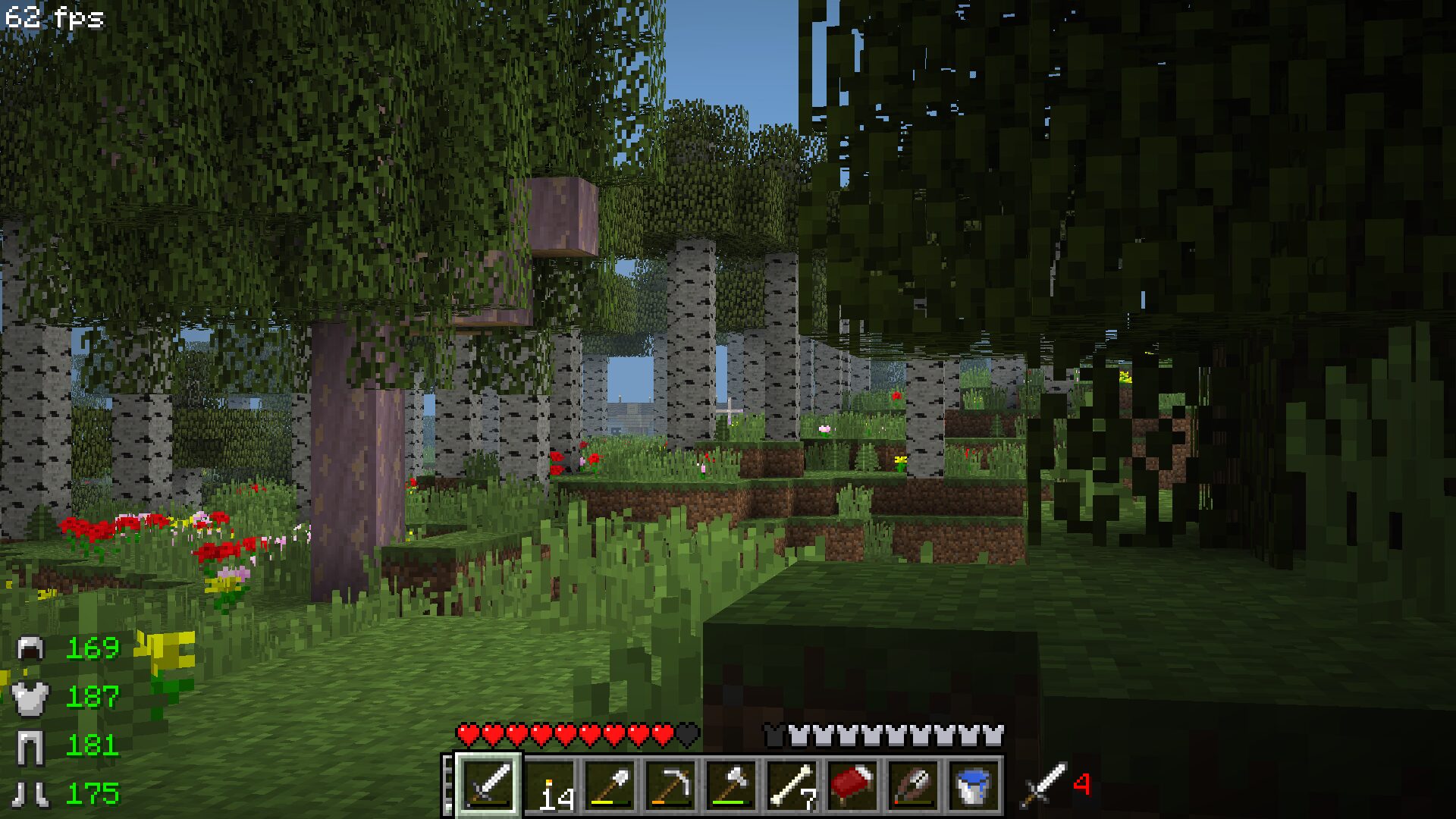Click the iron chestplate durability icon
This screenshot has height=819, width=1456.
[31, 698]
